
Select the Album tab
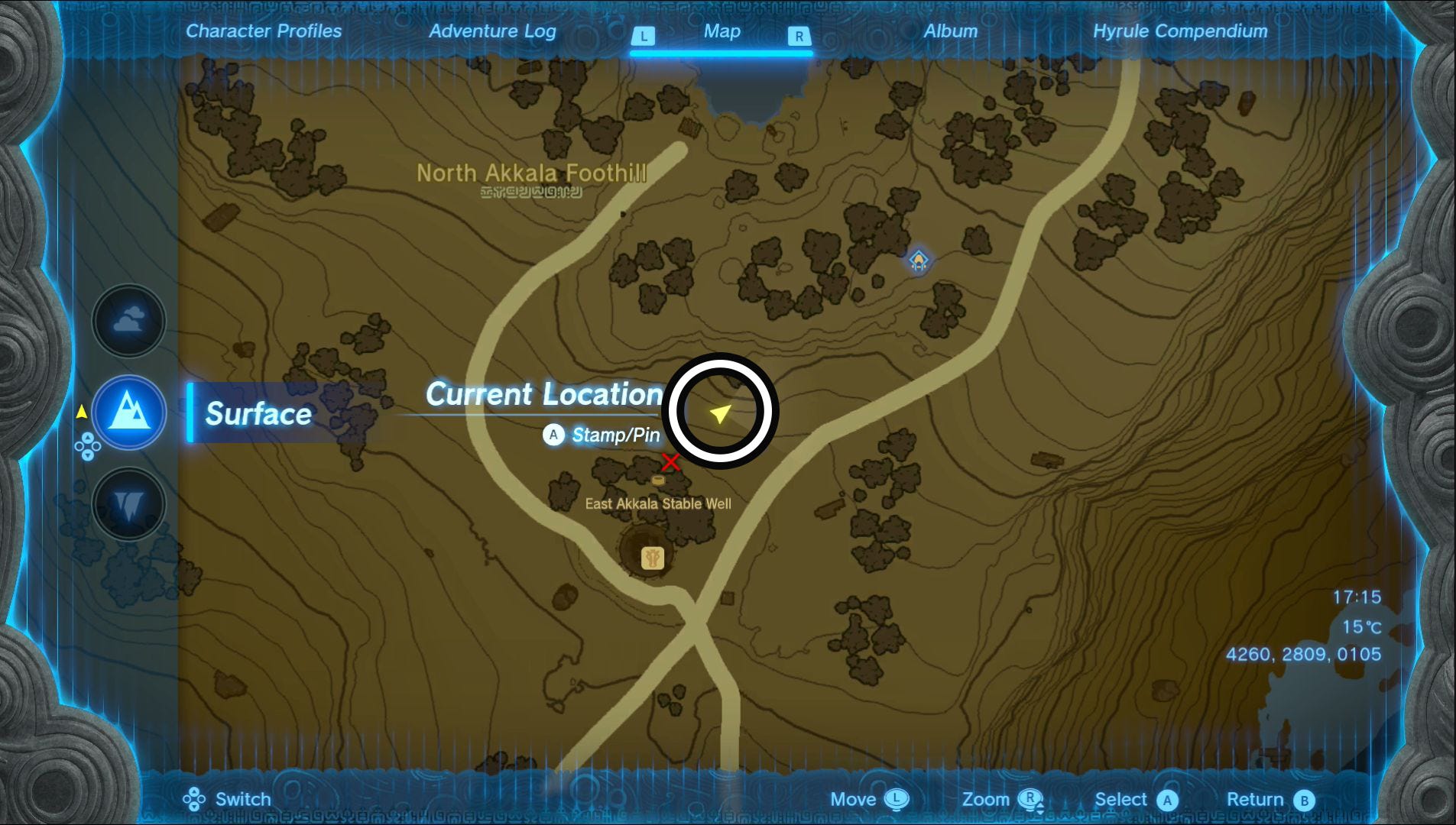pyautogui.click(x=951, y=31)
